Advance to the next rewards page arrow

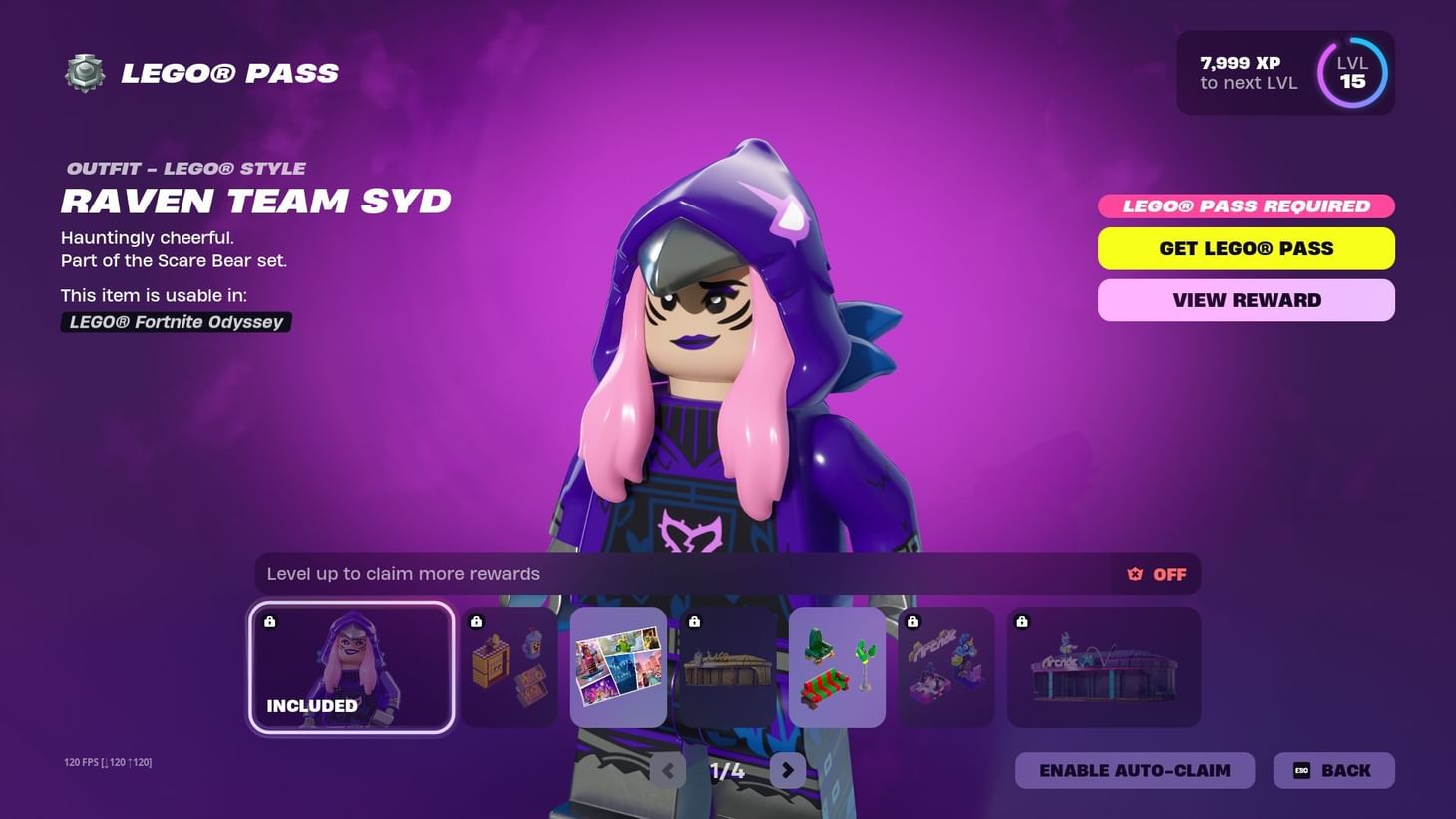[788, 770]
